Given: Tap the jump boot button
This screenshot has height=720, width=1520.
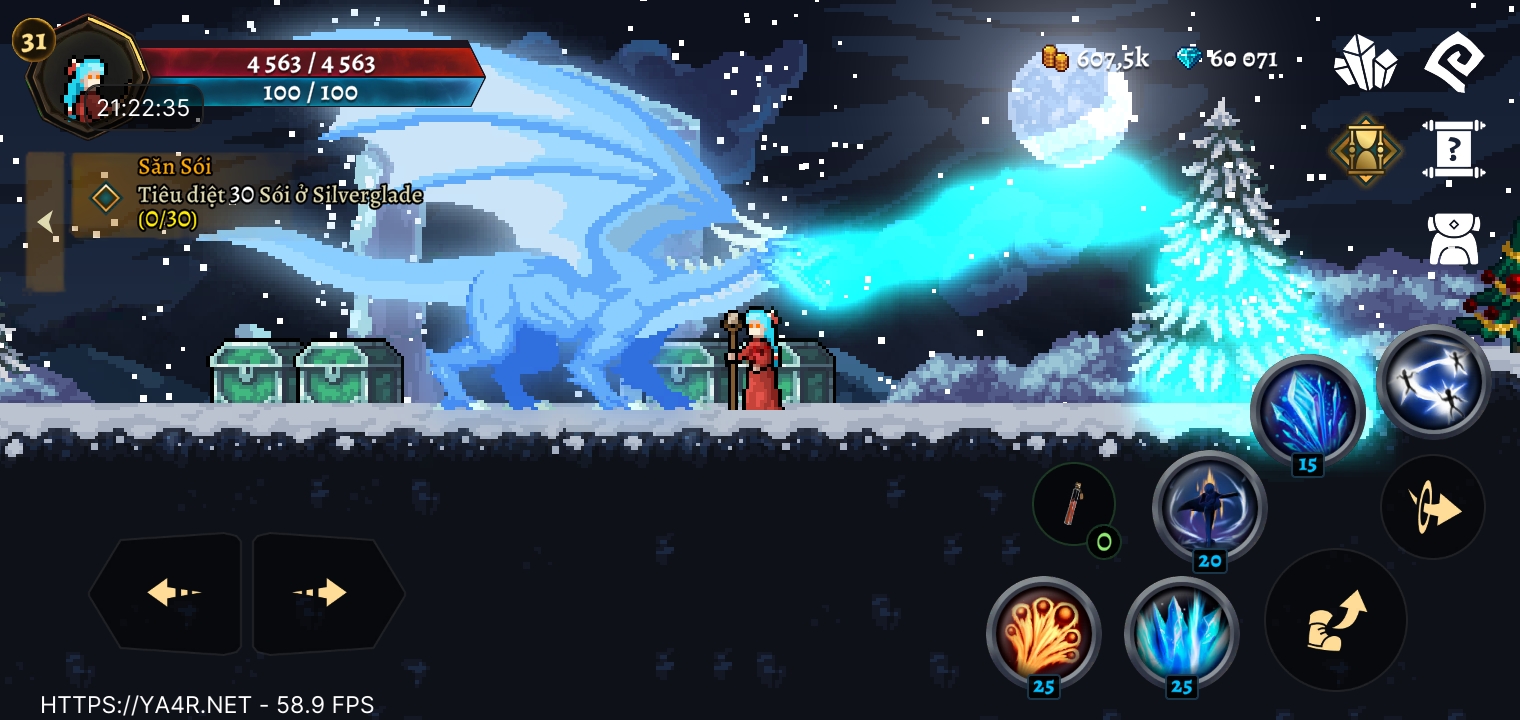Looking at the screenshot, I should 1335,619.
